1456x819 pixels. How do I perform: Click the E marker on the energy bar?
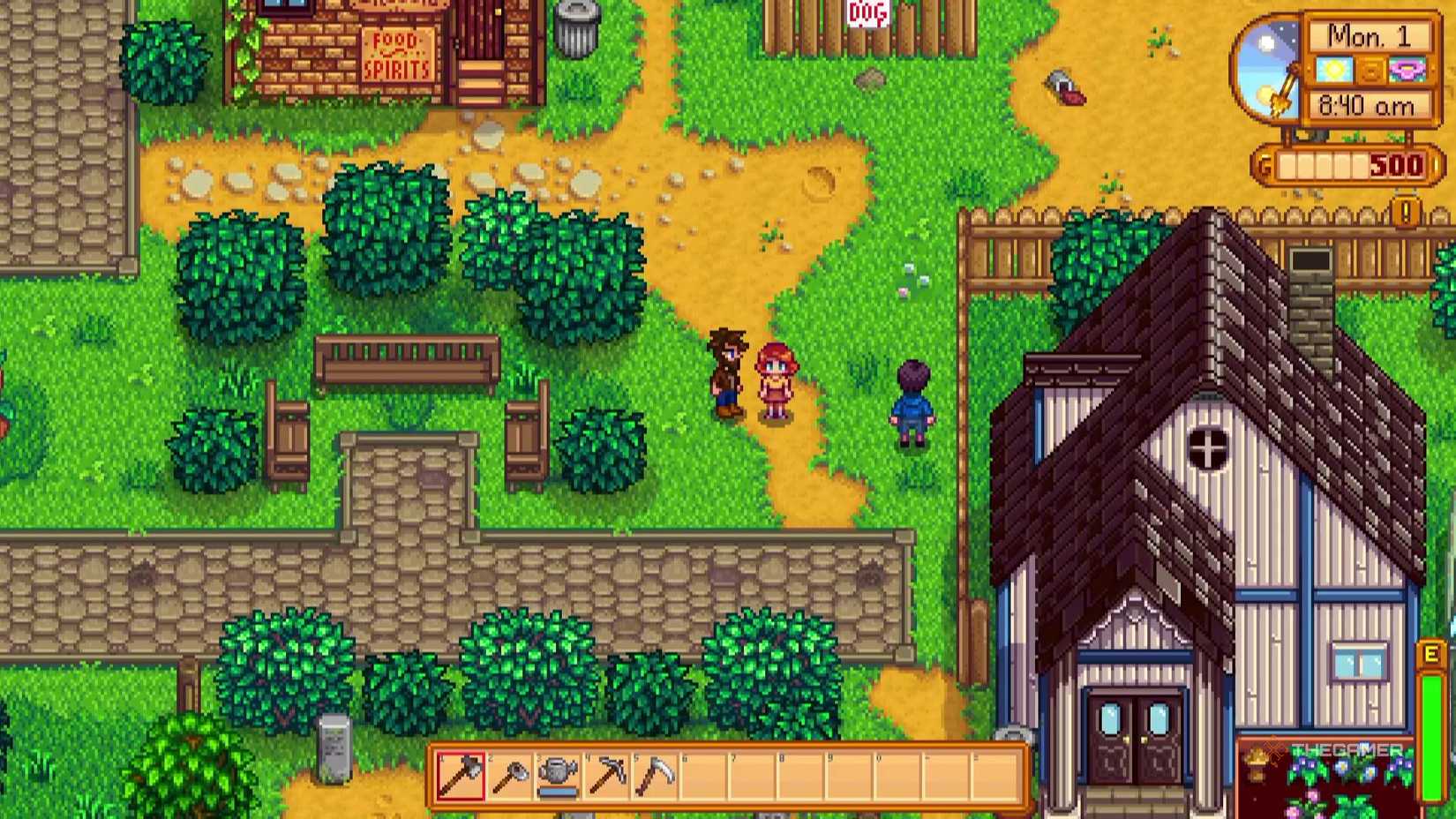[x=1430, y=655]
